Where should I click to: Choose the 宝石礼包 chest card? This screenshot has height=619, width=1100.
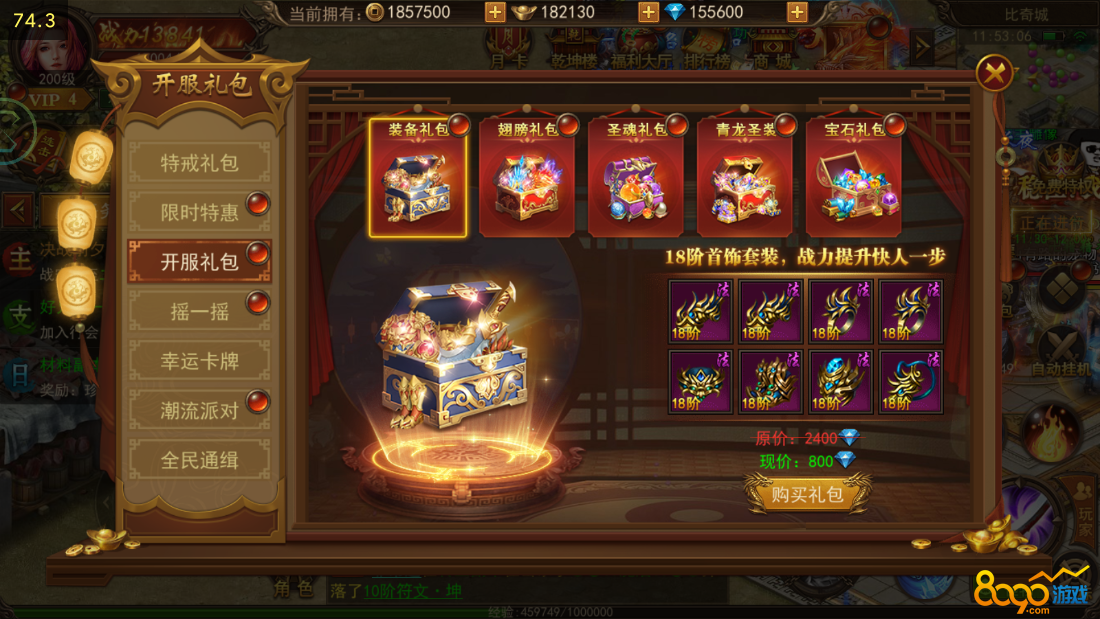click(854, 178)
